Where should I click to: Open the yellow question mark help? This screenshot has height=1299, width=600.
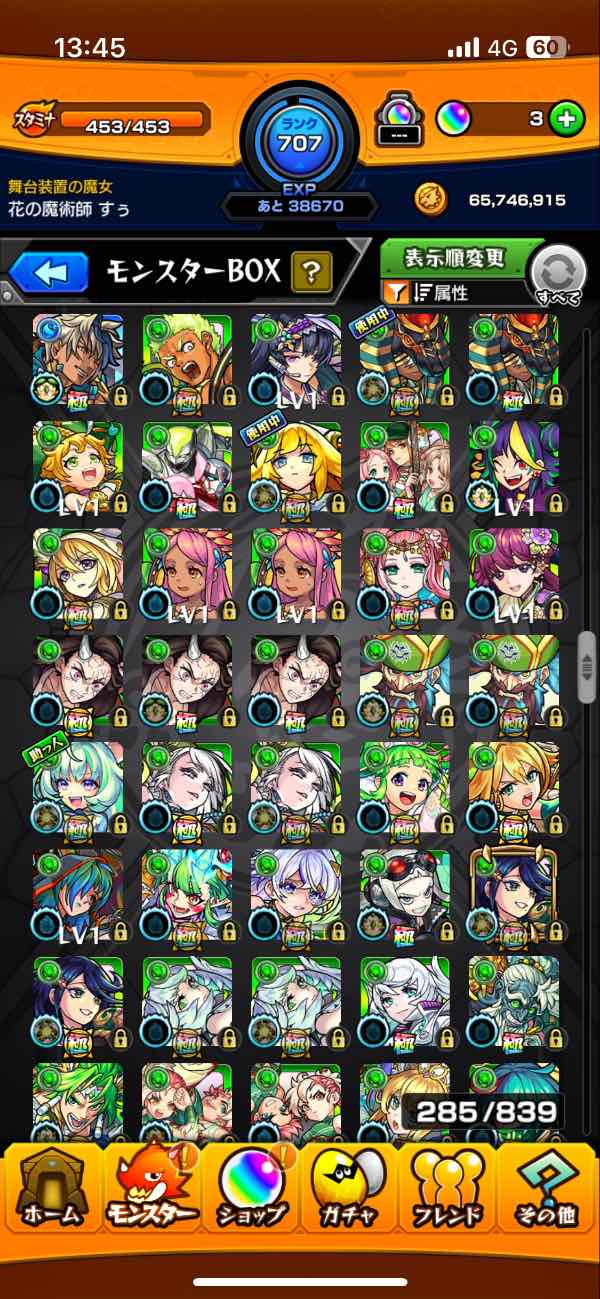click(311, 271)
